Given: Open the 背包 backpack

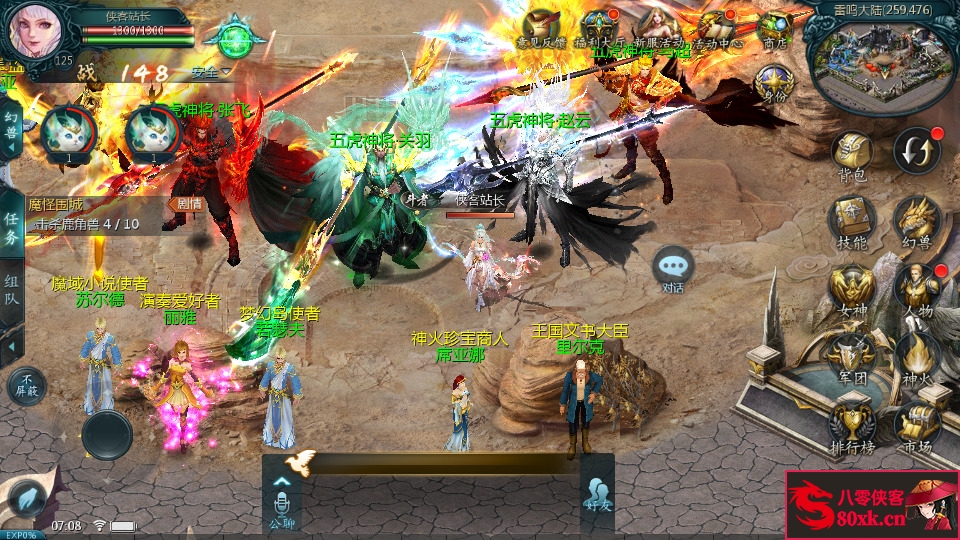Looking at the screenshot, I should coord(852,156).
